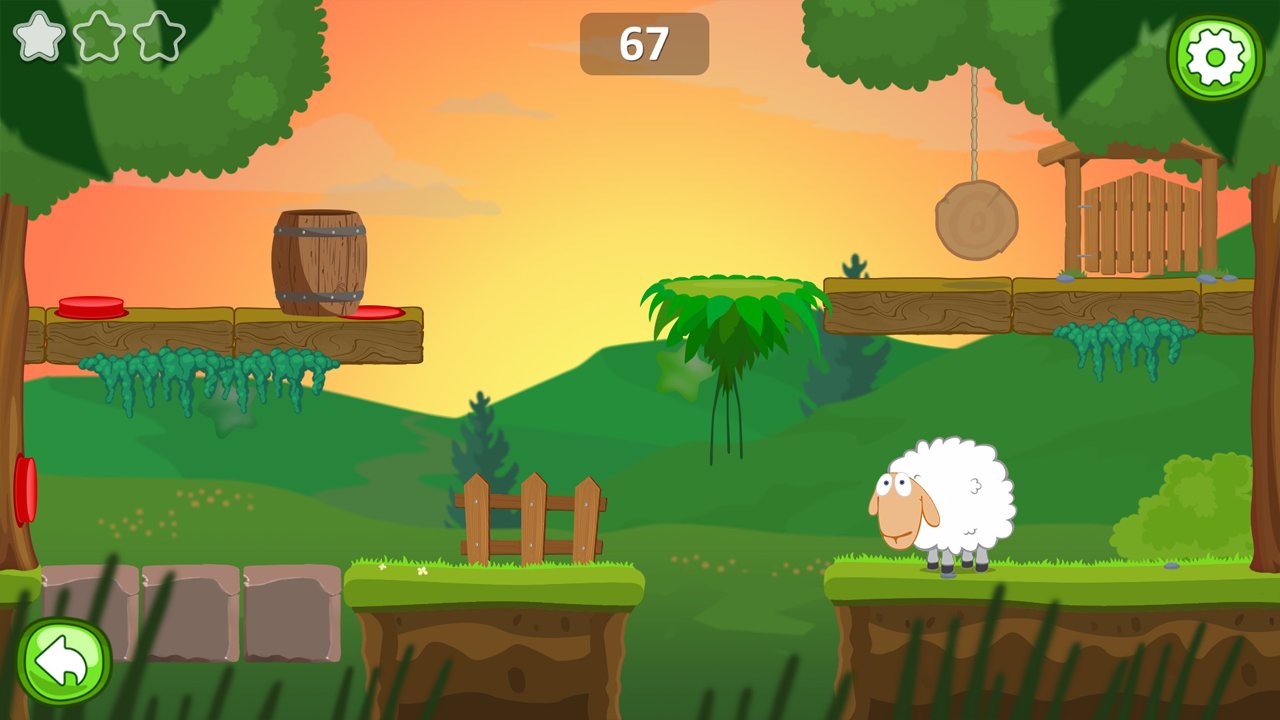This screenshot has height=720, width=1280.
Task: Click the score counter showing 67
Action: [645, 44]
